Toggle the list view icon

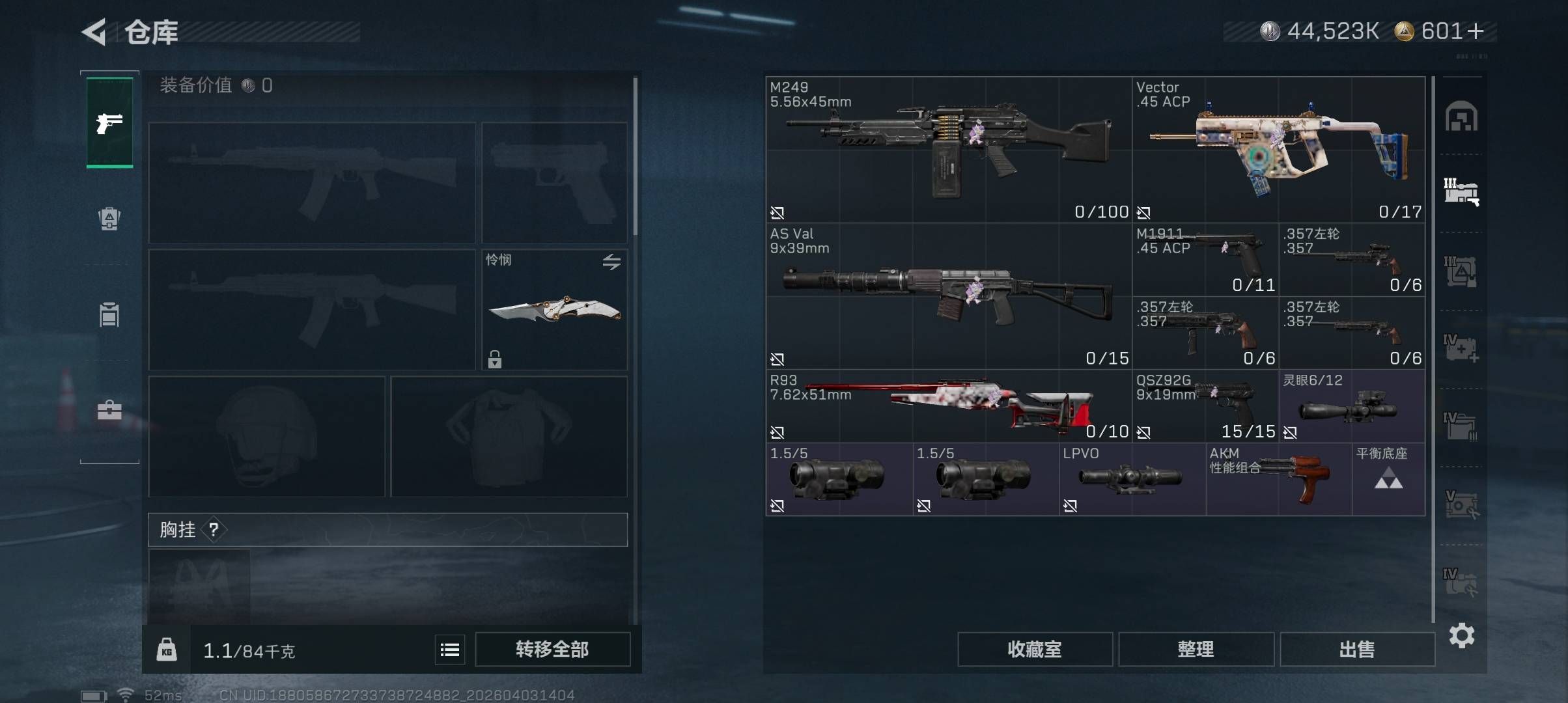tap(450, 650)
